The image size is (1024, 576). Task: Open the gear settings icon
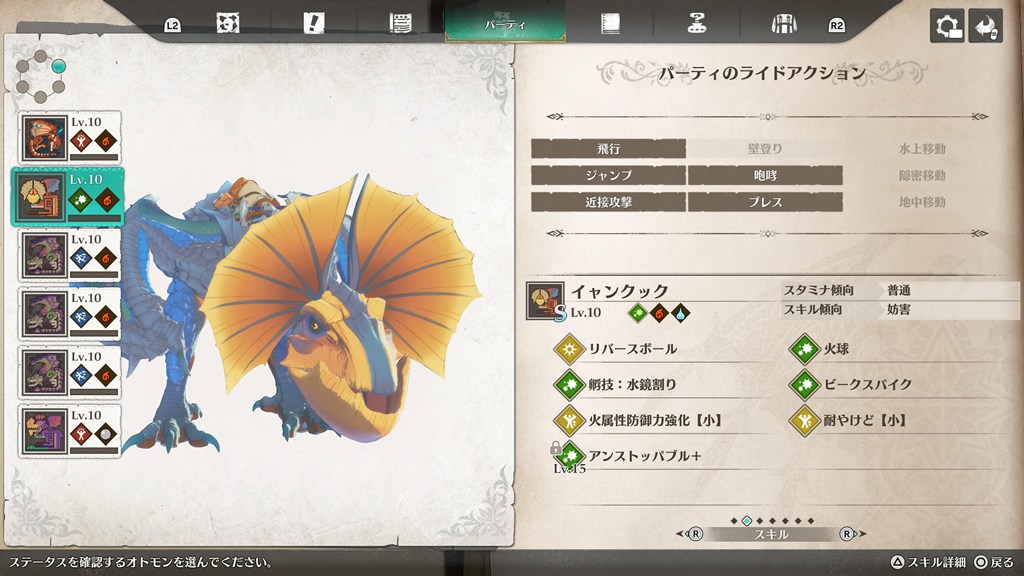[x=946, y=26]
